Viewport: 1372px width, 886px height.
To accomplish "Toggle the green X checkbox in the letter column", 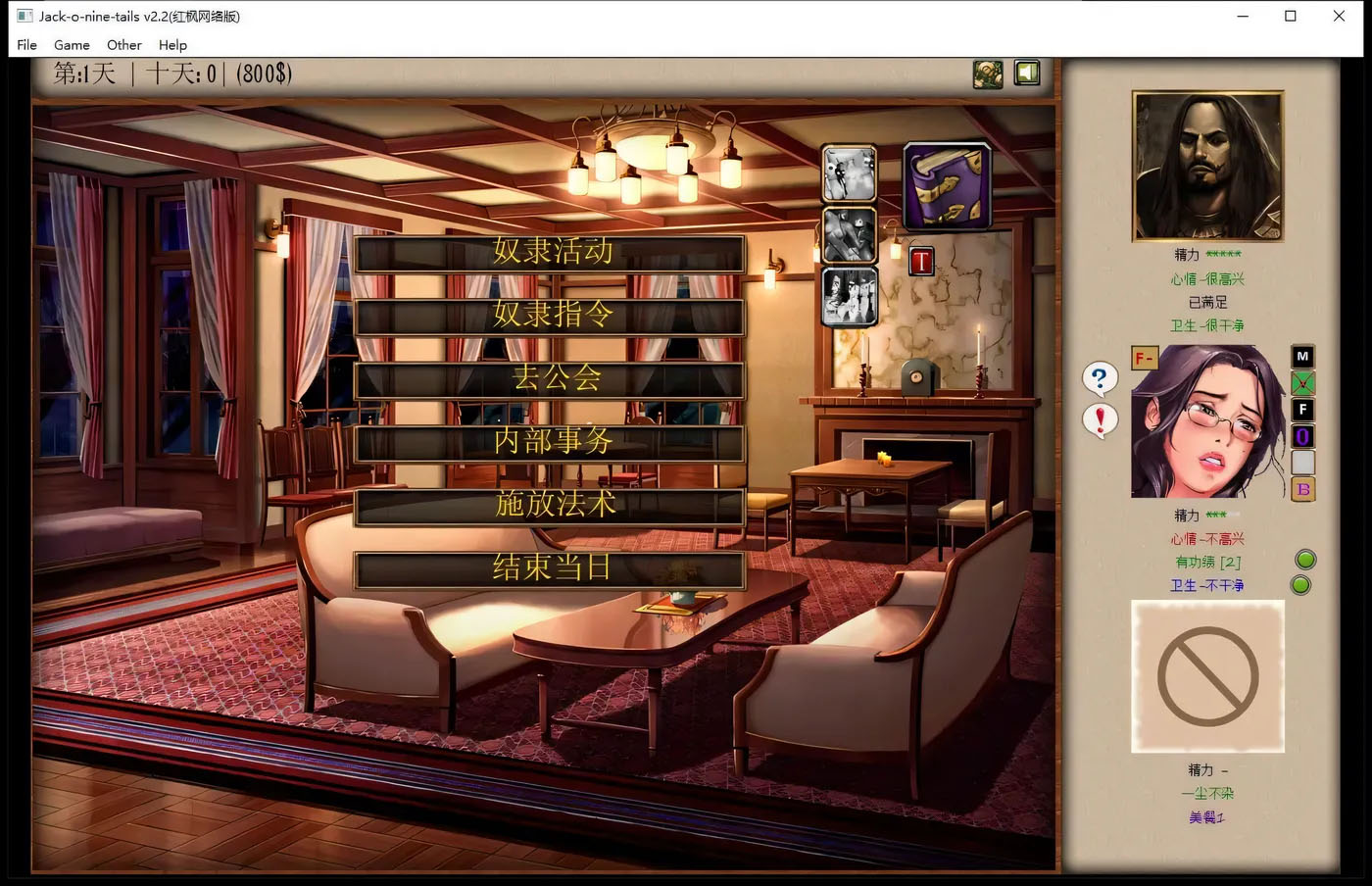I will [x=1303, y=383].
